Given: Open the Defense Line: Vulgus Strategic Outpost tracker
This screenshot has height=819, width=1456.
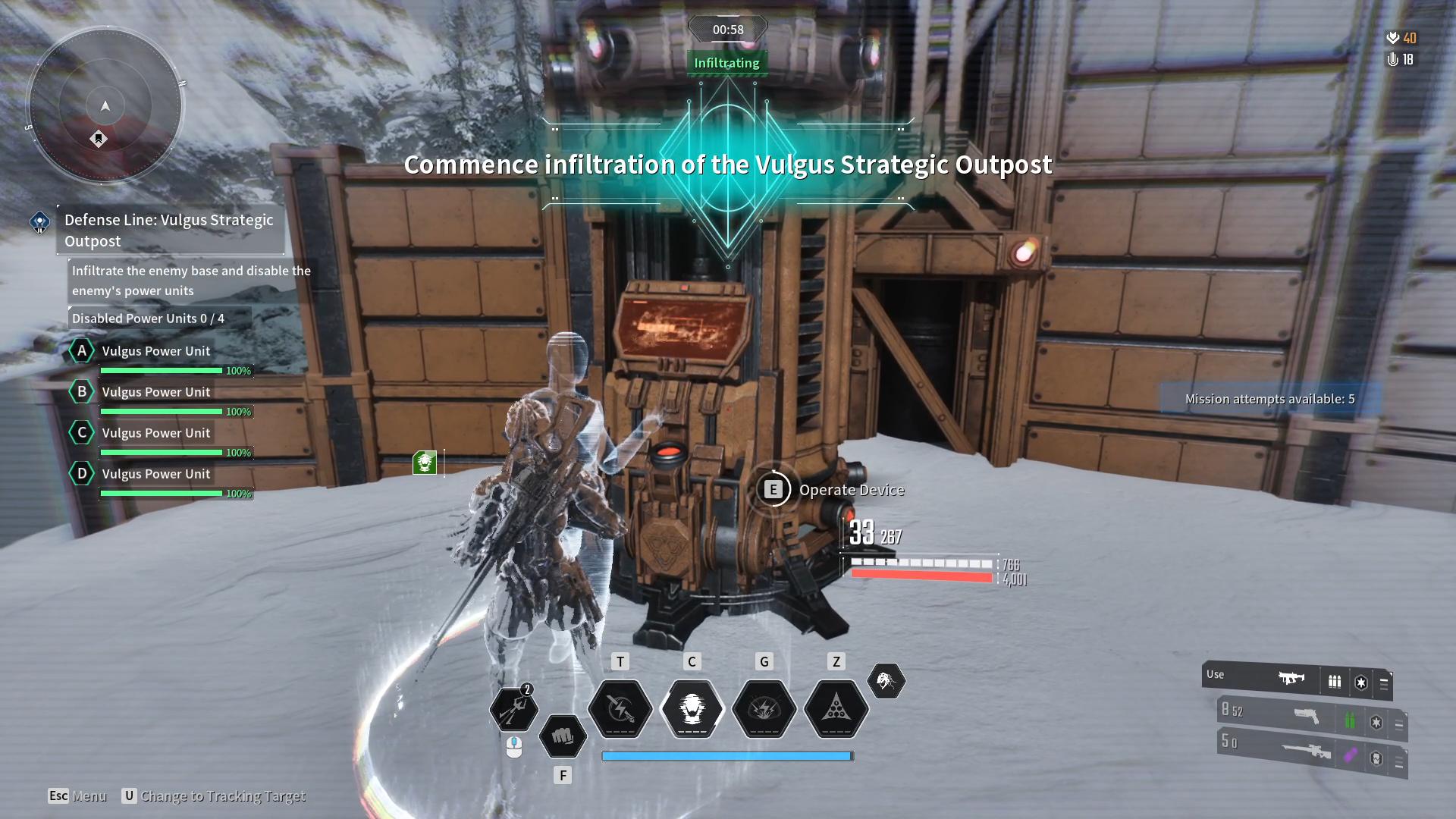Looking at the screenshot, I should point(168,230).
